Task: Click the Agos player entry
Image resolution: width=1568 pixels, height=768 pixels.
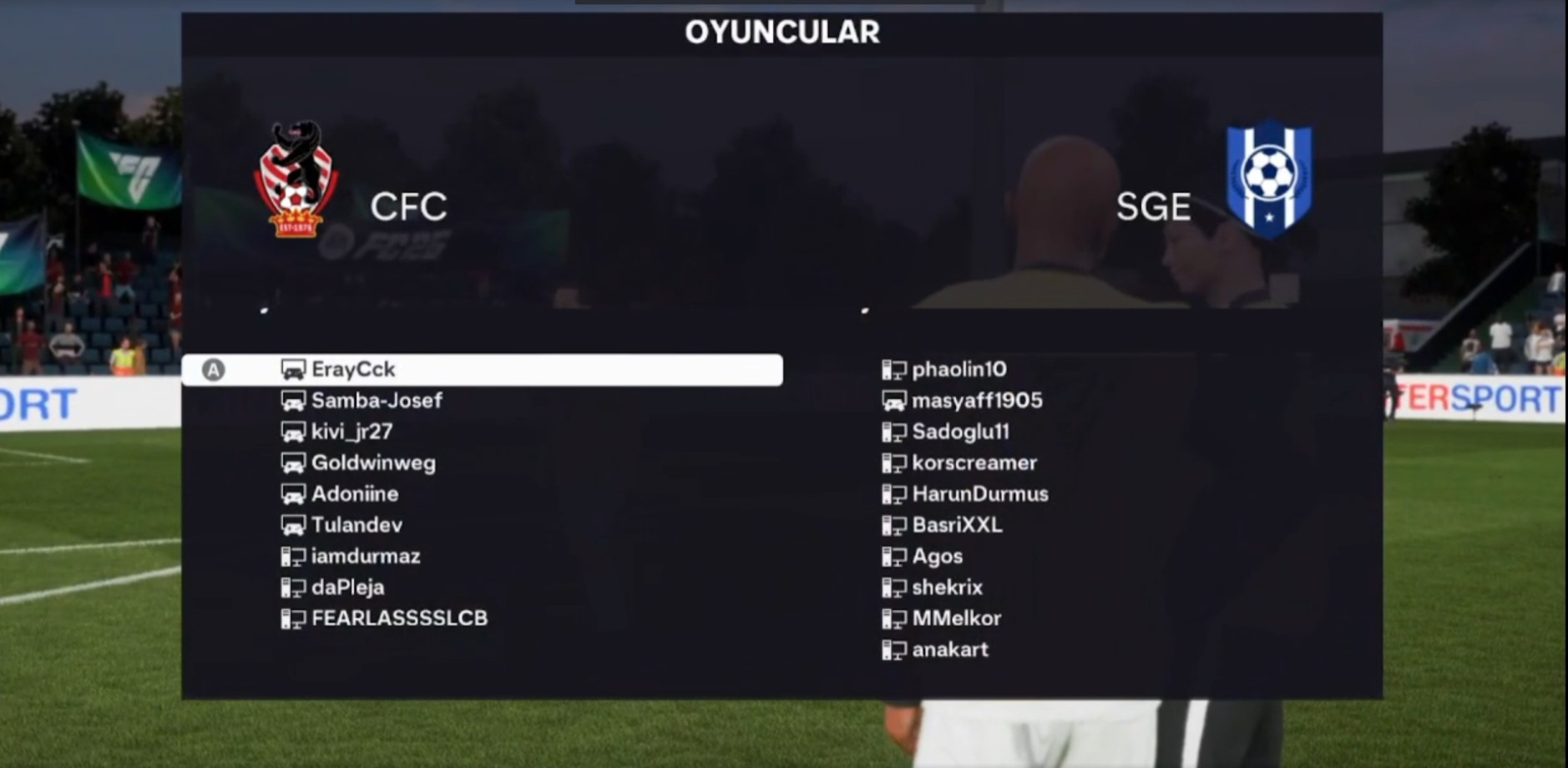Action: pyautogui.click(x=937, y=556)
